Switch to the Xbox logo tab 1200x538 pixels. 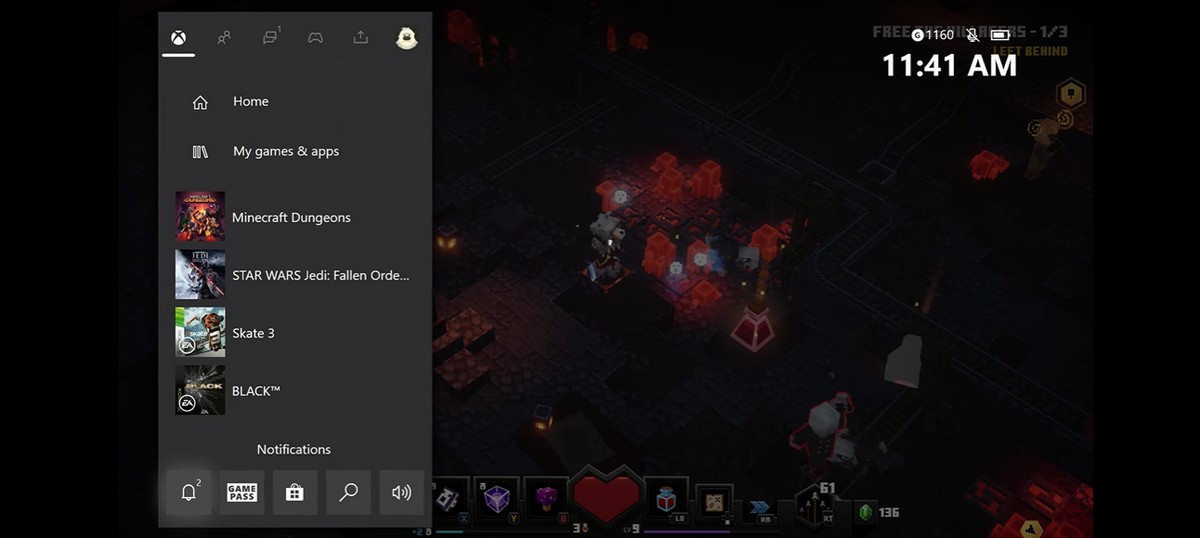click(177, 38)
